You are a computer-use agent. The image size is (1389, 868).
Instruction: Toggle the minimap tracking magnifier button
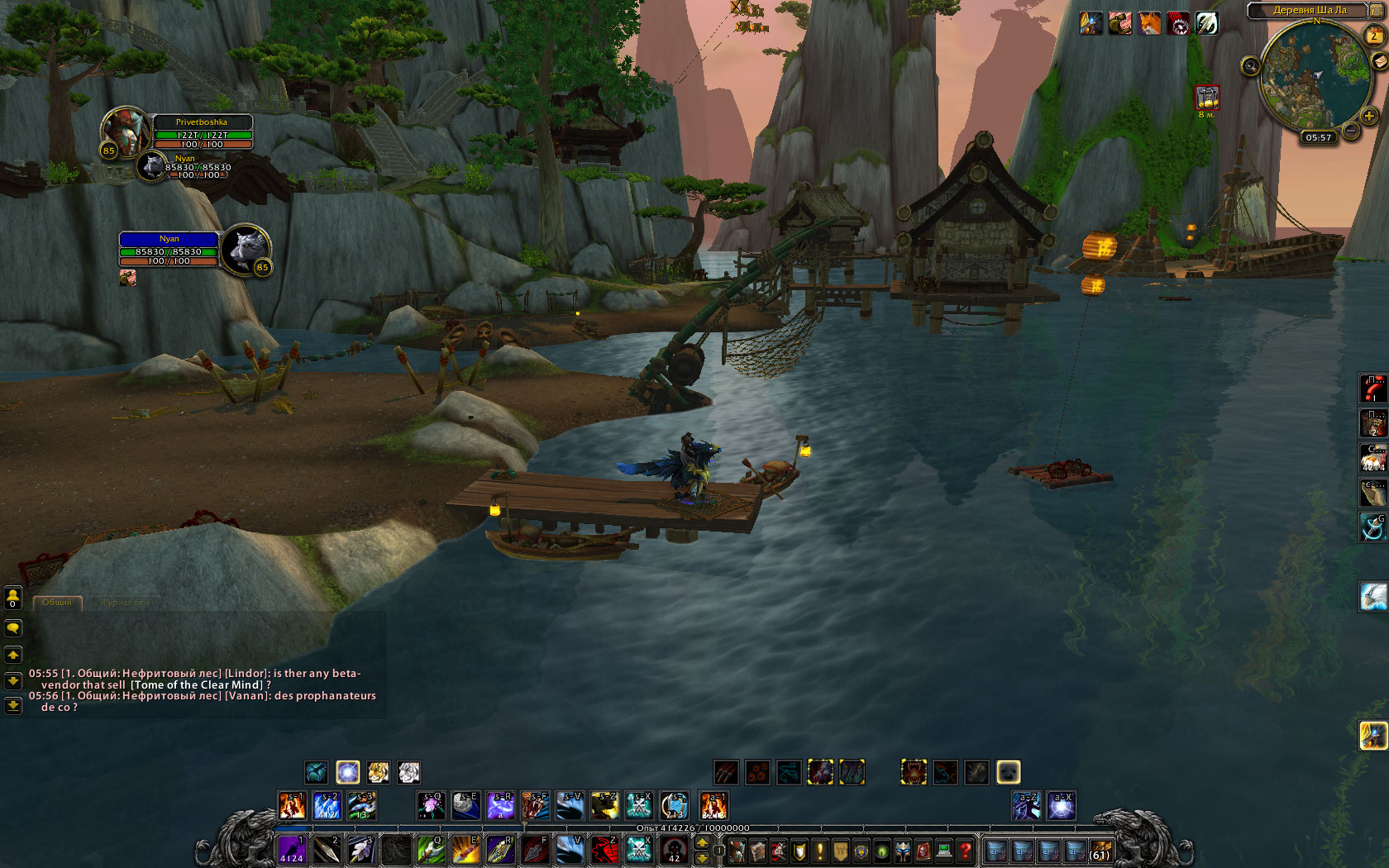pos(1250,65)
